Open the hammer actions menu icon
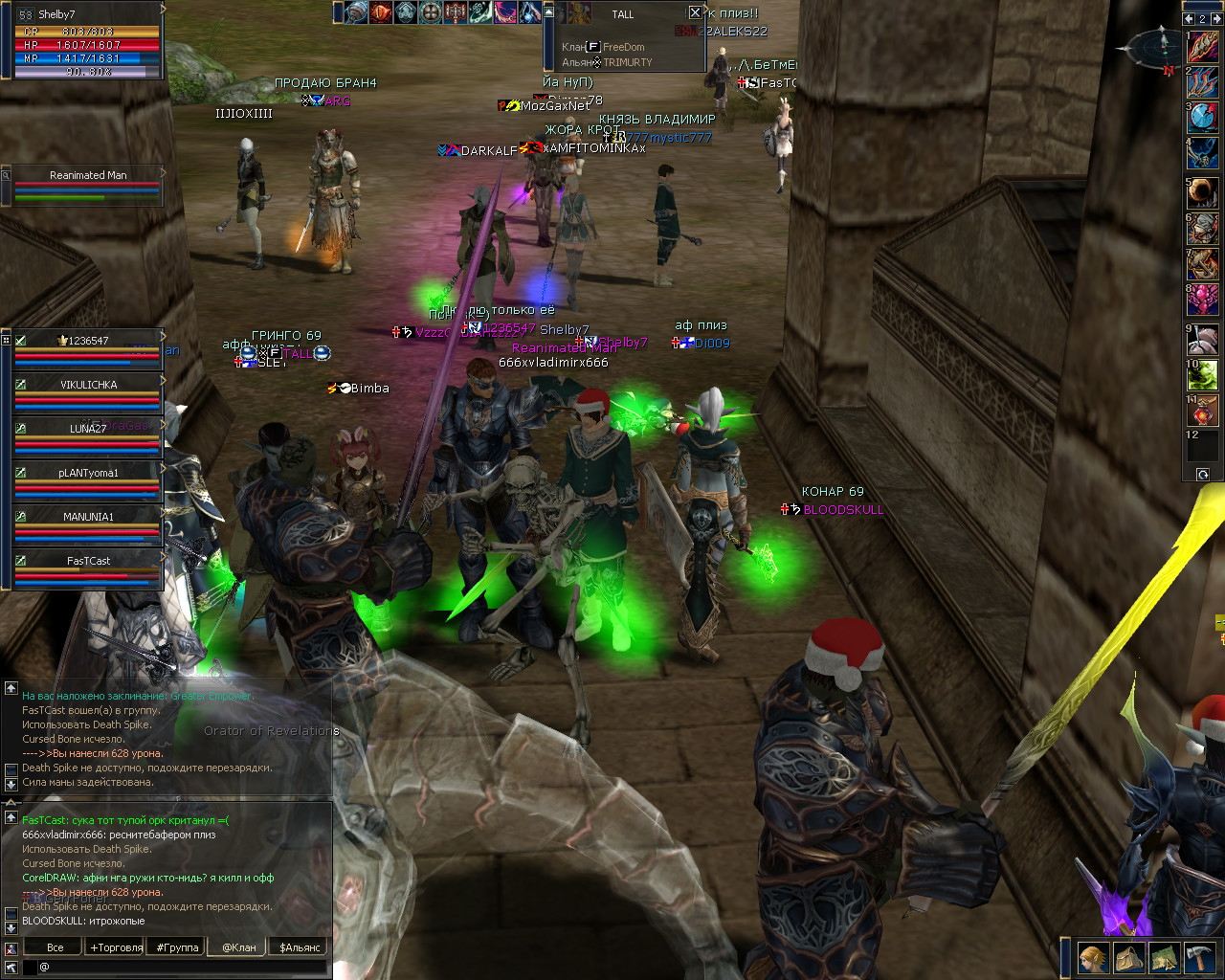Screen dimensions: 1225x980 pos(1199,957)
